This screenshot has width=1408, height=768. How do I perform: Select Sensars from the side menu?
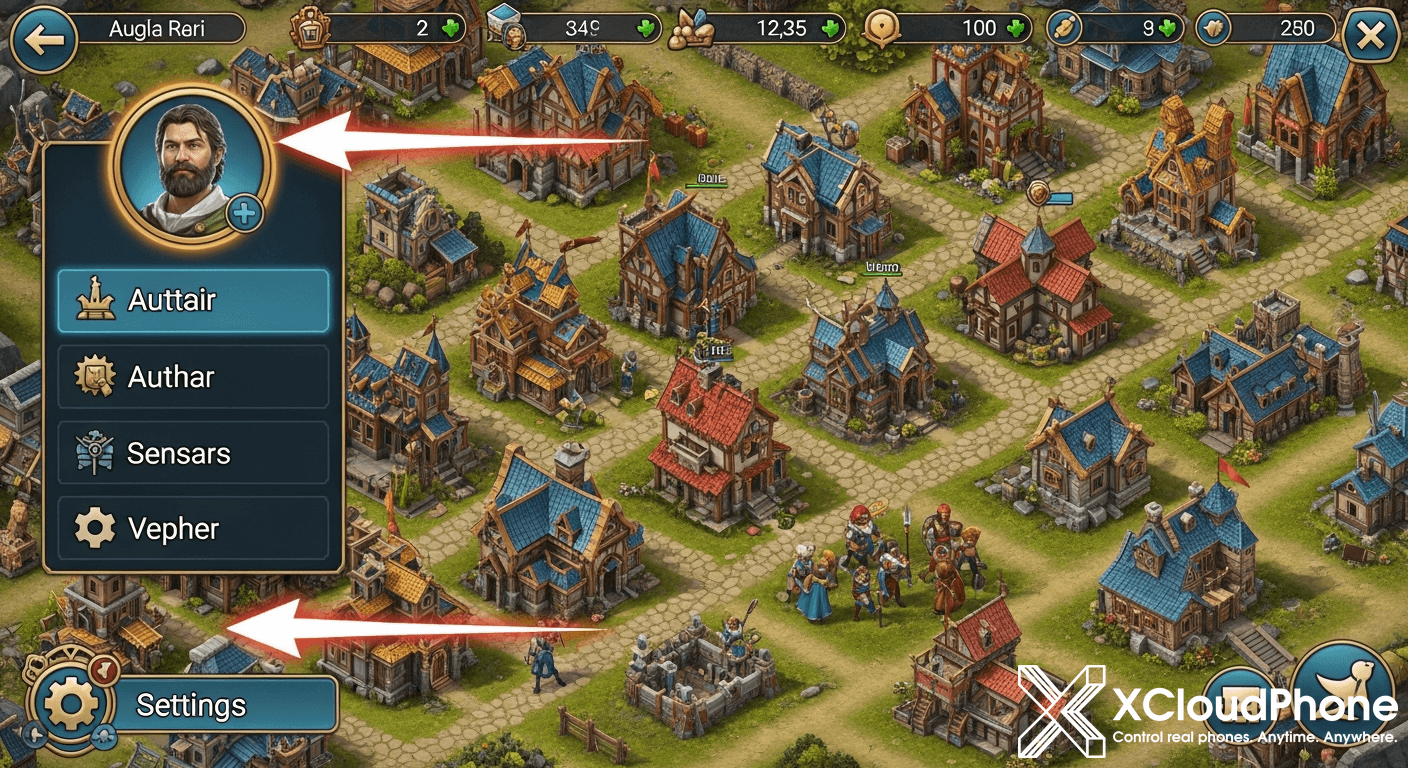click(x=192, y=452)
